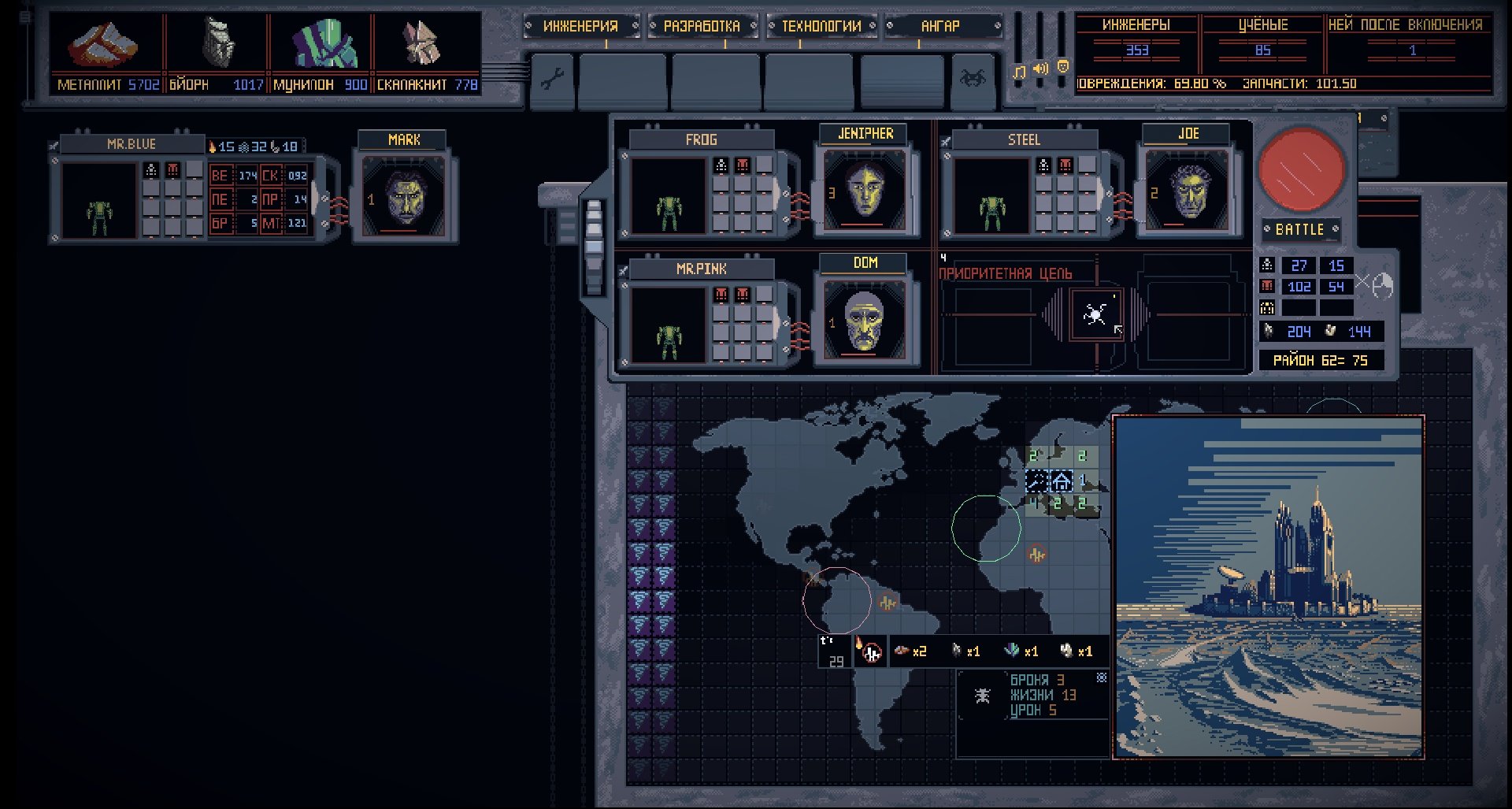Image resolution: width=1512 pixels, height=809 pixels.
Task: Choose pilot Joe's portrait
Action: (x=1188, y=191)
